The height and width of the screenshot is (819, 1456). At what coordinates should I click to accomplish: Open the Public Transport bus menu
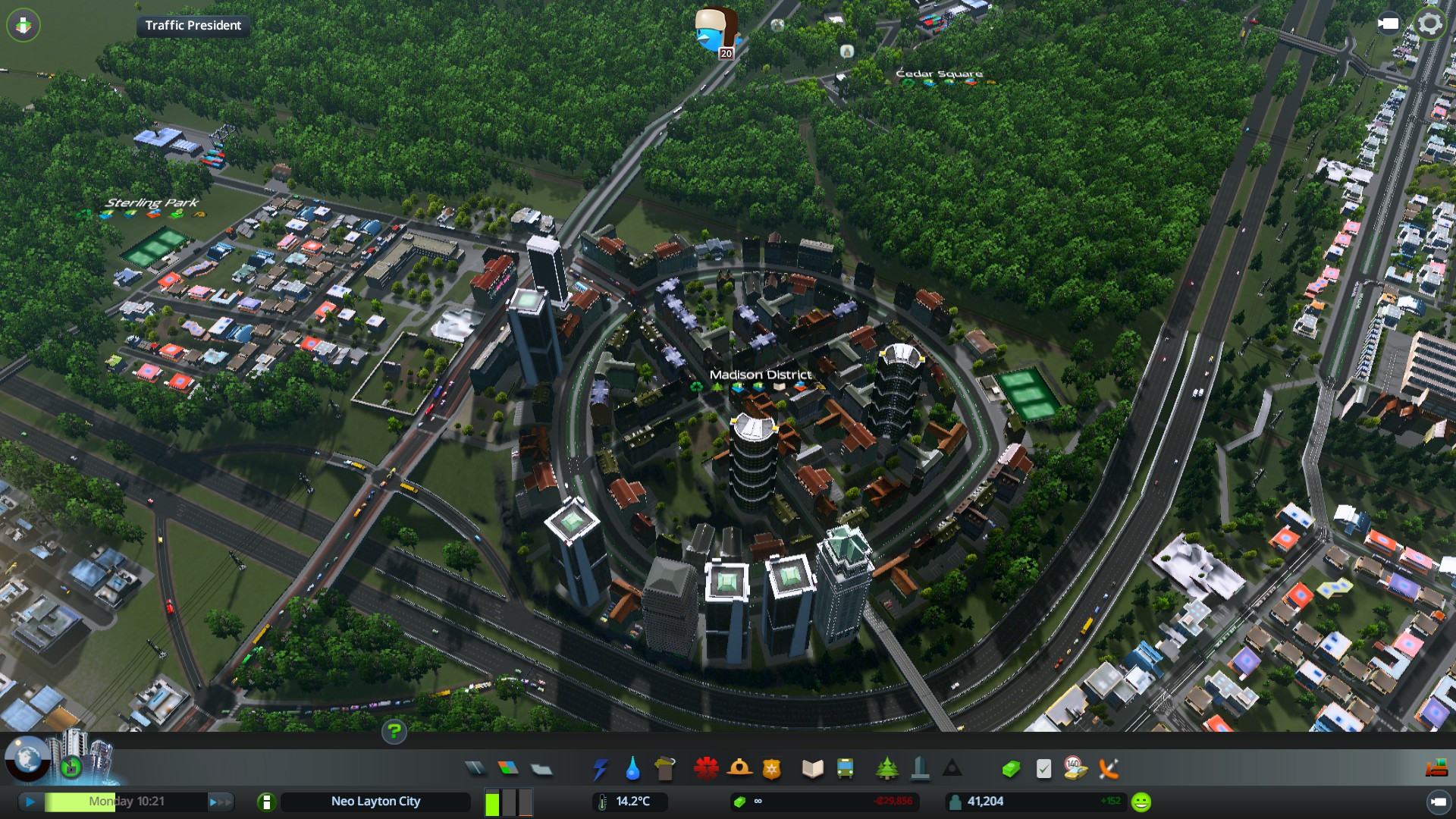coord(845,769)
